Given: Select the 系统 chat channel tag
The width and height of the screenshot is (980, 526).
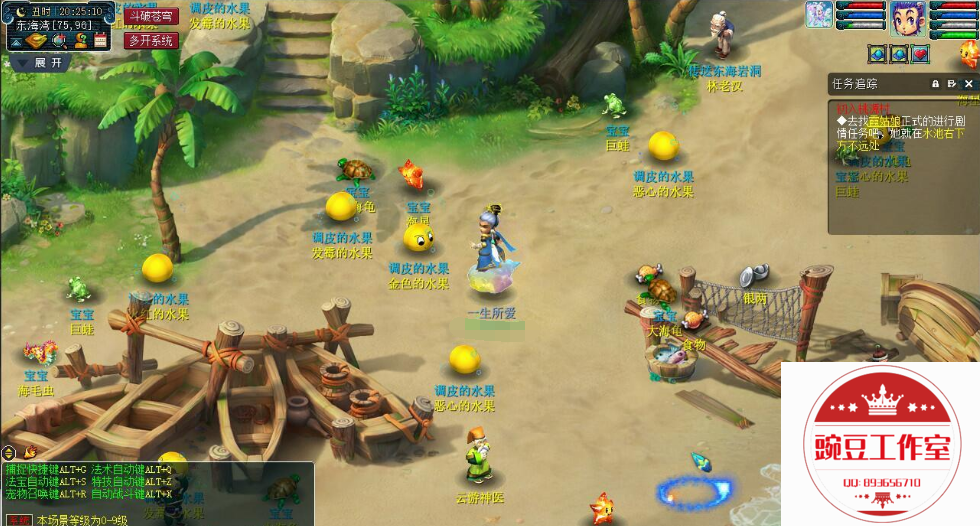Looking at the screenshot, I should 19,520.
